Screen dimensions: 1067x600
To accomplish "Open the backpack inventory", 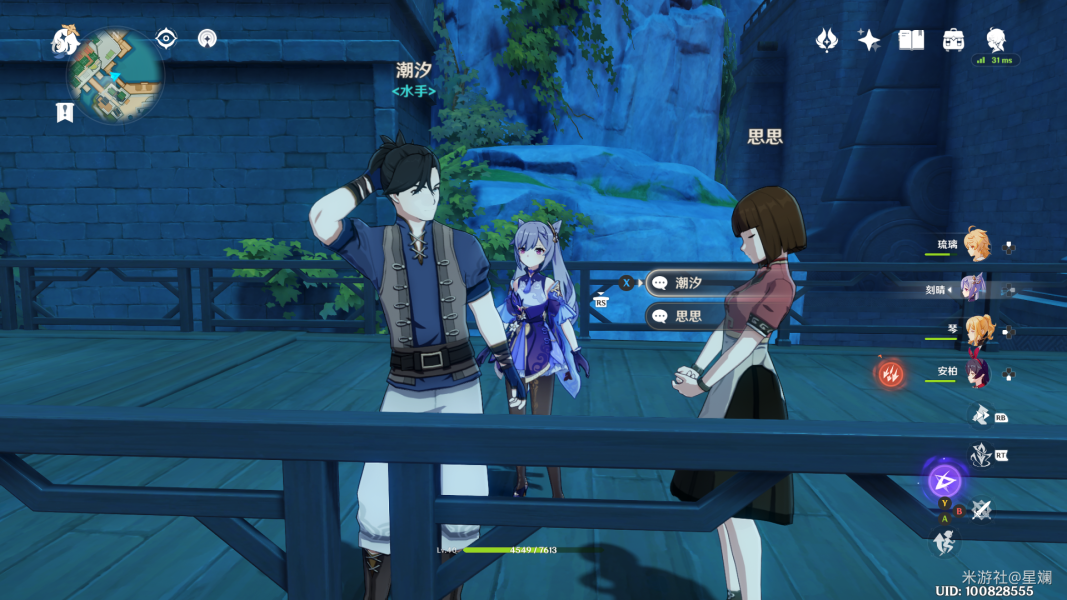I will (953, 40).
